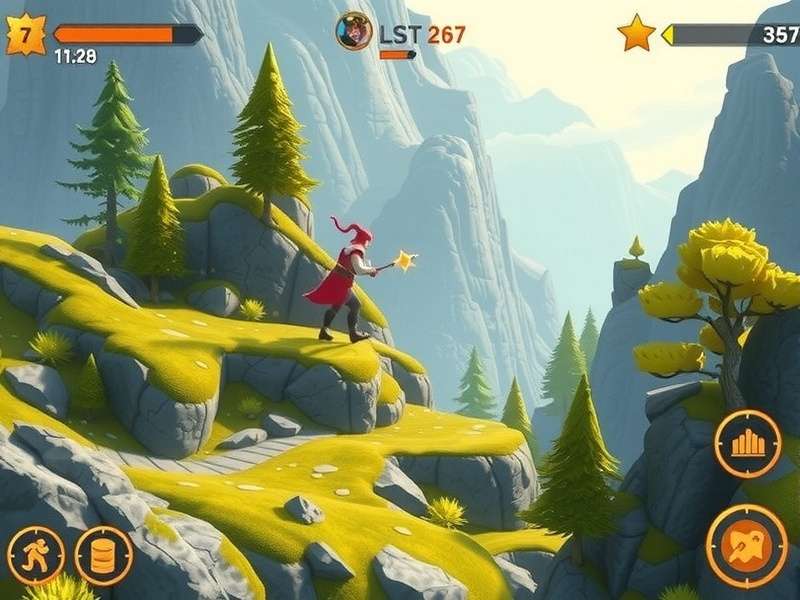Open the stacked coins button
This screenshot has height=600, width=800.
103,556
